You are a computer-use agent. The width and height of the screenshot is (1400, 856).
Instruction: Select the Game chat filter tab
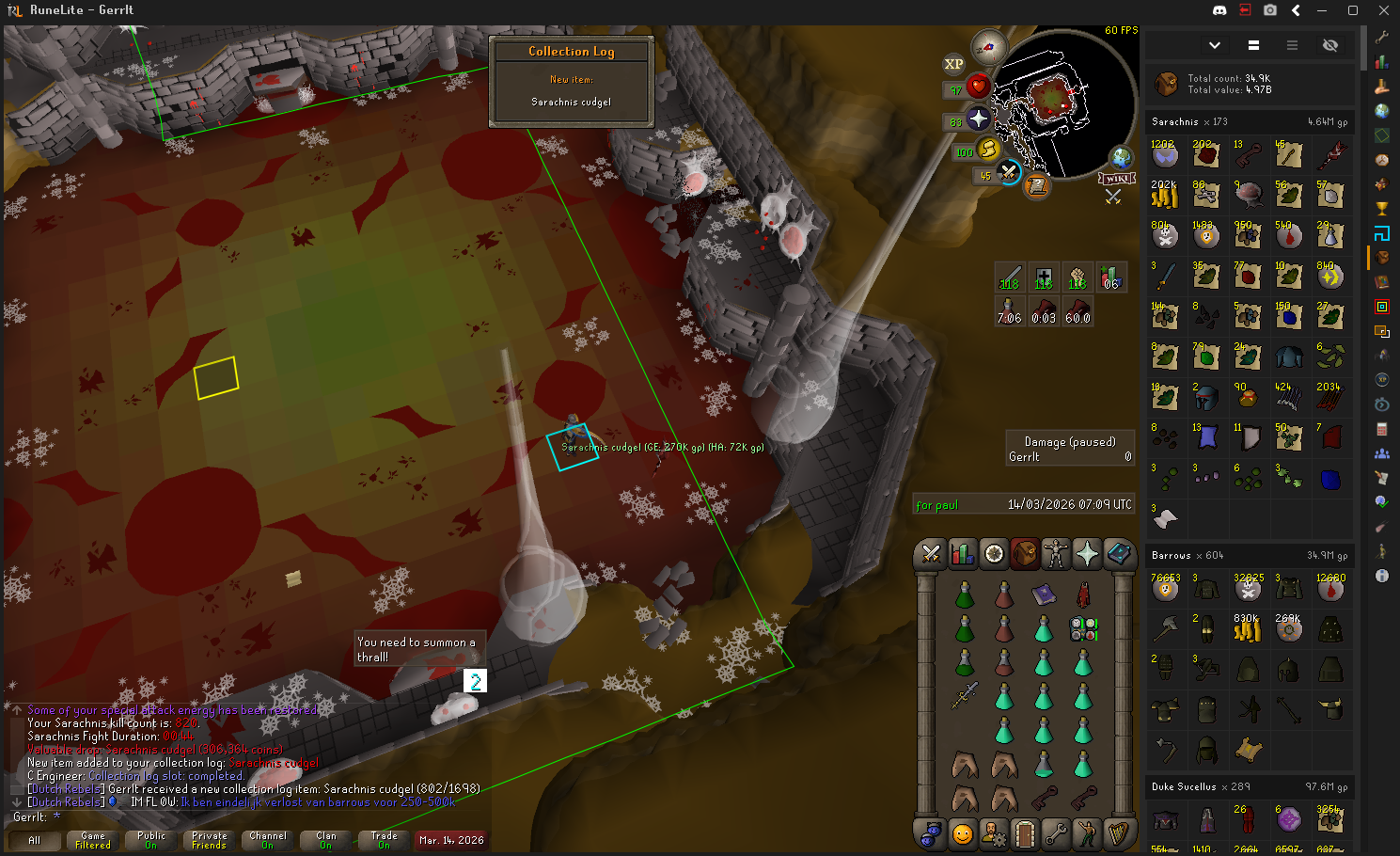(93, 840)
